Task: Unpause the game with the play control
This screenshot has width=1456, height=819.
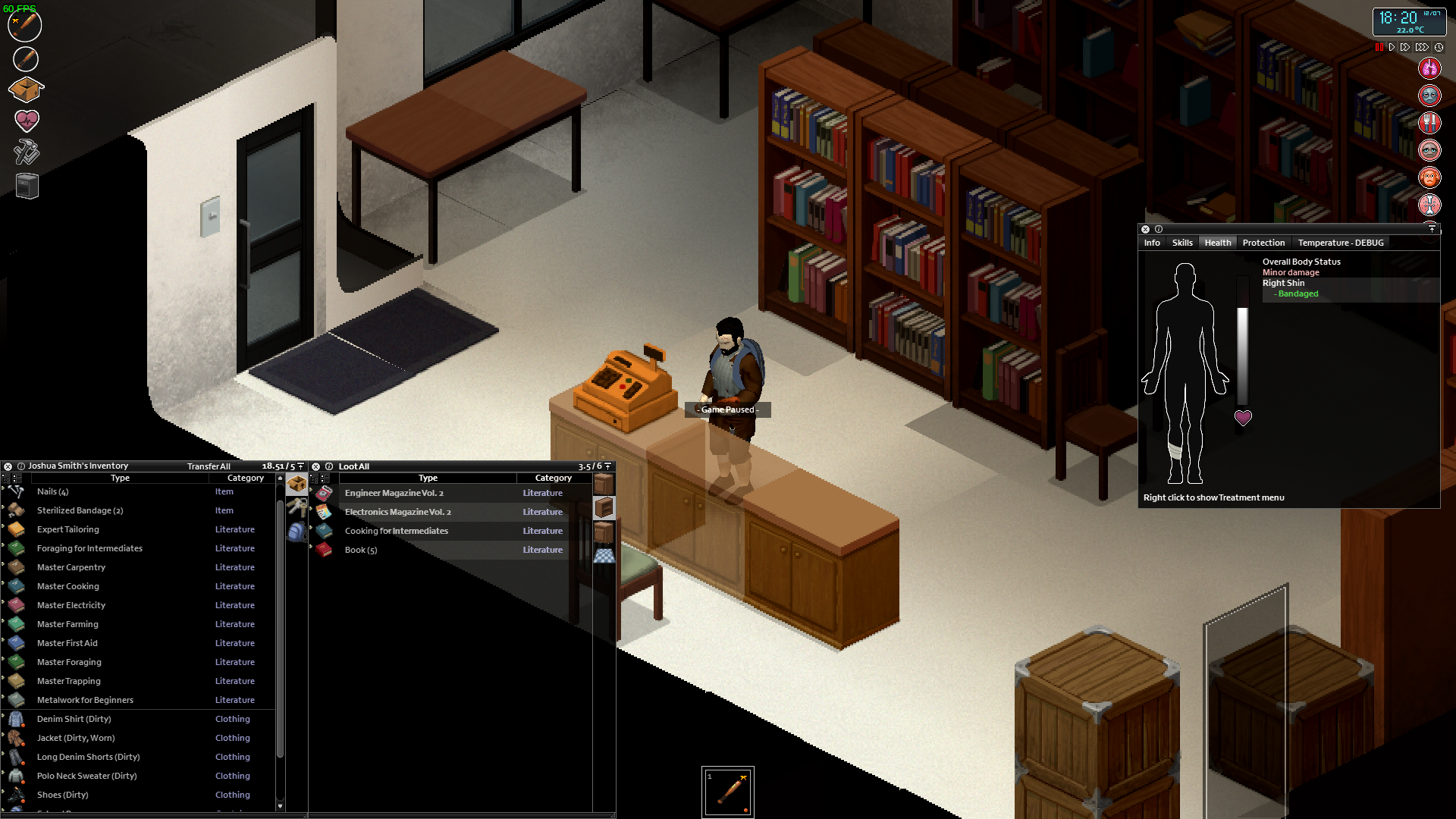Action: tap(1392, 47)
